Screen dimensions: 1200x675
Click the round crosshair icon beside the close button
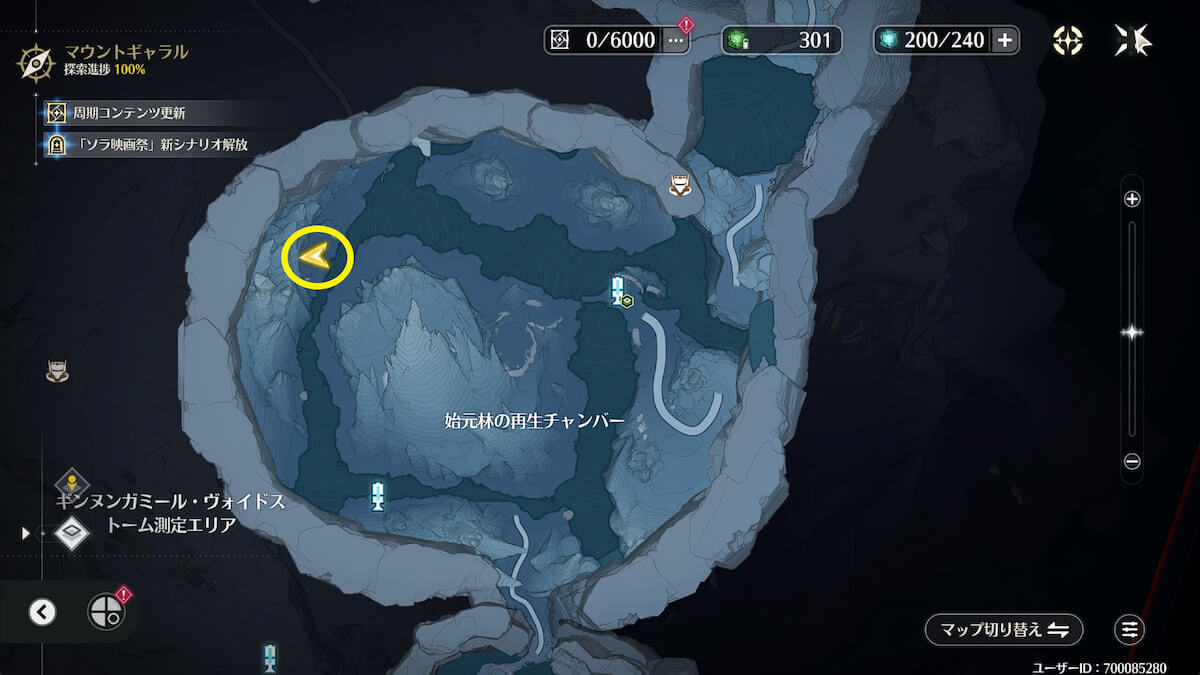tap(1068, 40)
